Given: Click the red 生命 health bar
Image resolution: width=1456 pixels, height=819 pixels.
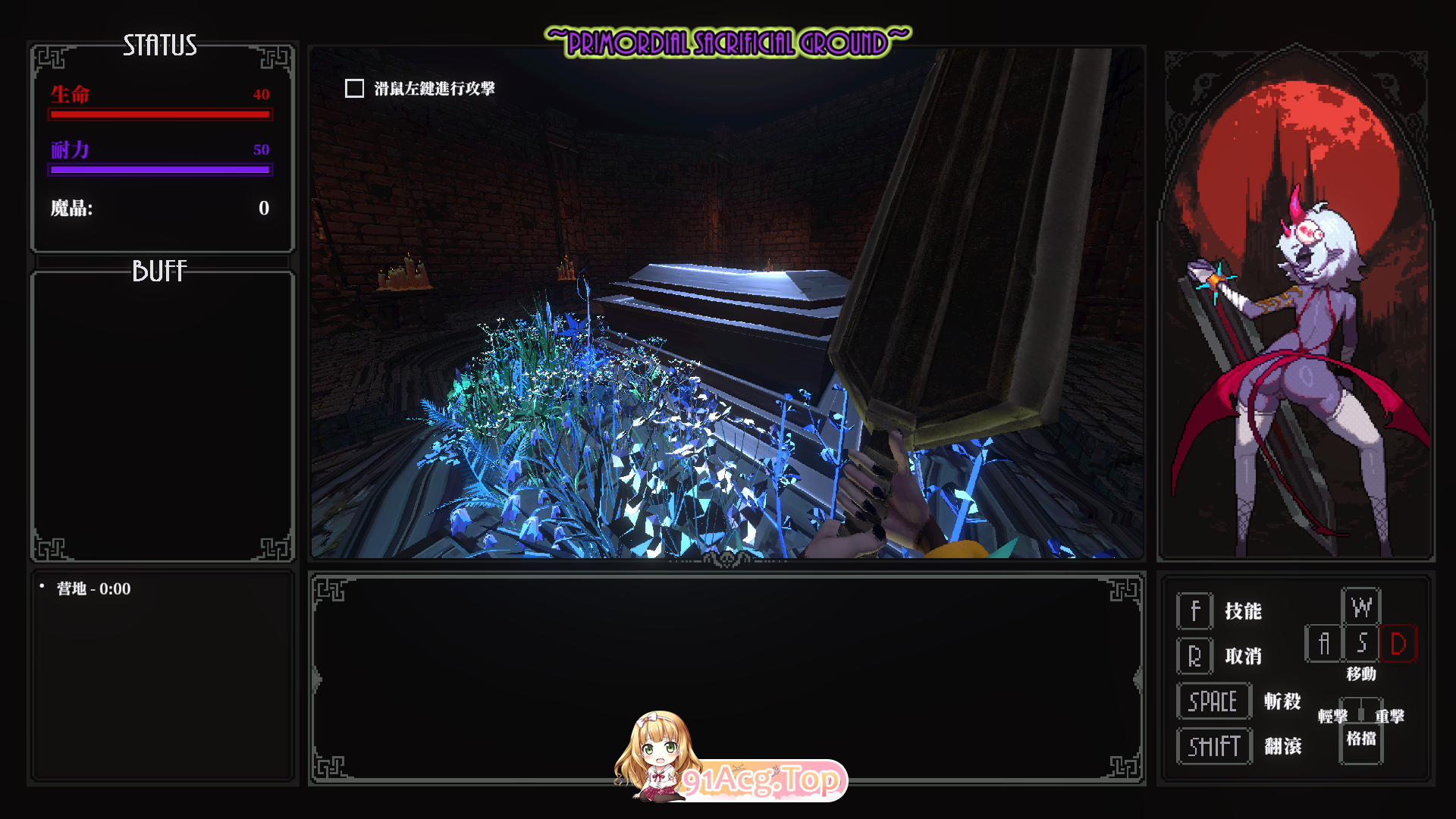Looking at the screenshot, I should (x=160, y=114).
